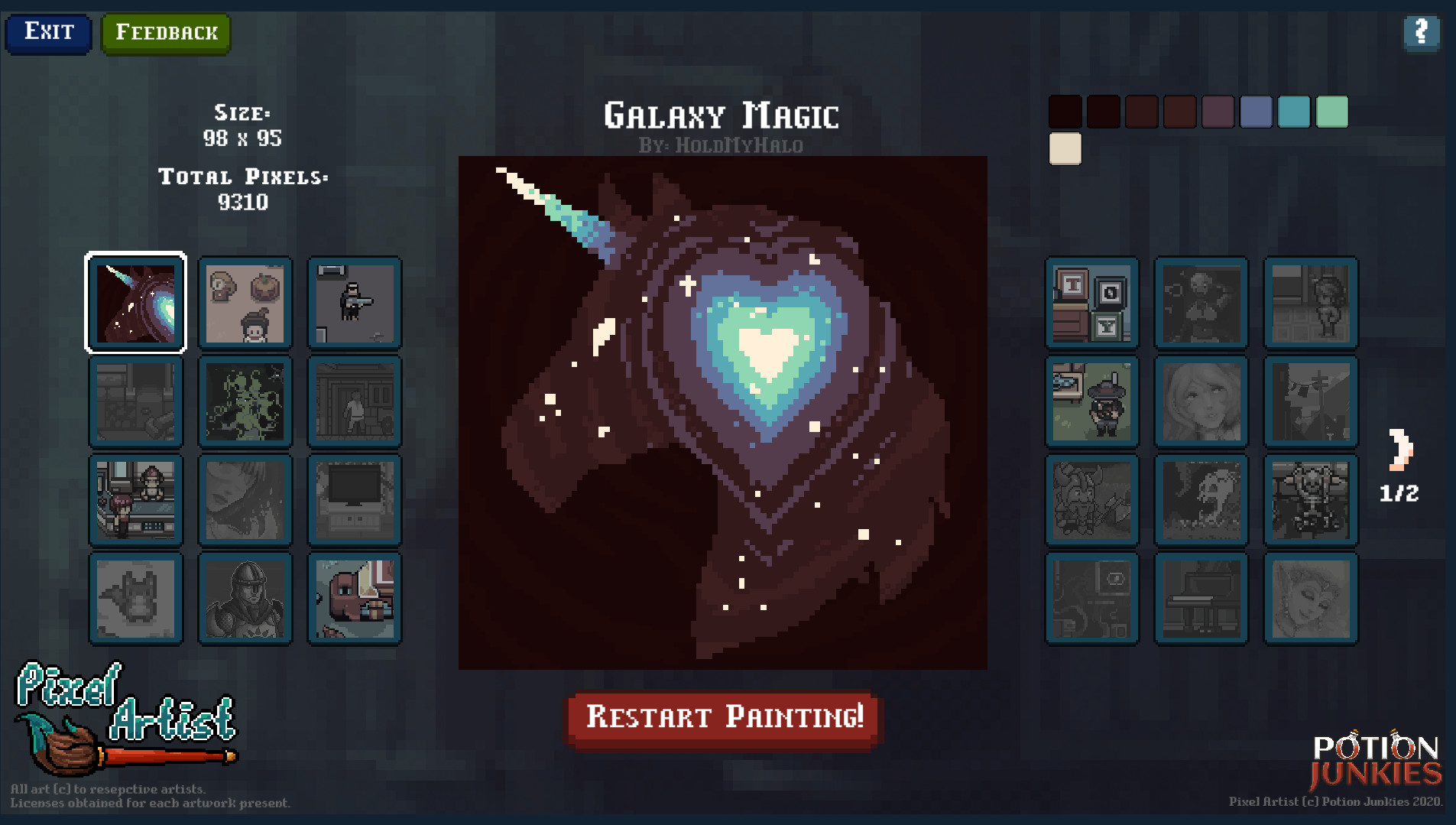Select the Galaxy Magic unicorn thumbnail
This screenshot has height=825, width=1456.
point(135,303)
